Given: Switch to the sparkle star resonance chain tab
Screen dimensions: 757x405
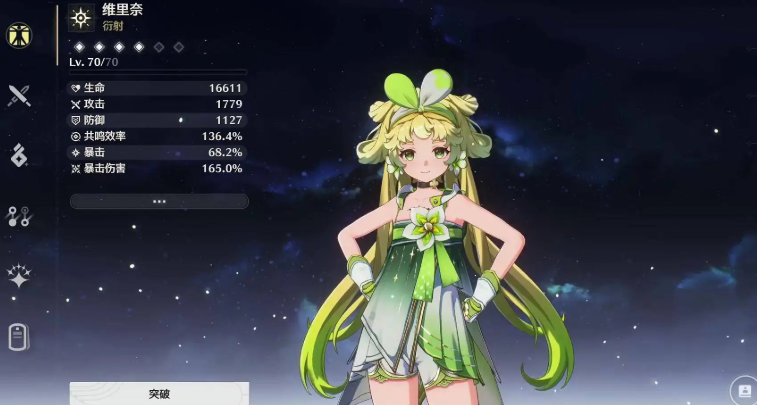Looking at the screenshot, I should click(19, 276).
